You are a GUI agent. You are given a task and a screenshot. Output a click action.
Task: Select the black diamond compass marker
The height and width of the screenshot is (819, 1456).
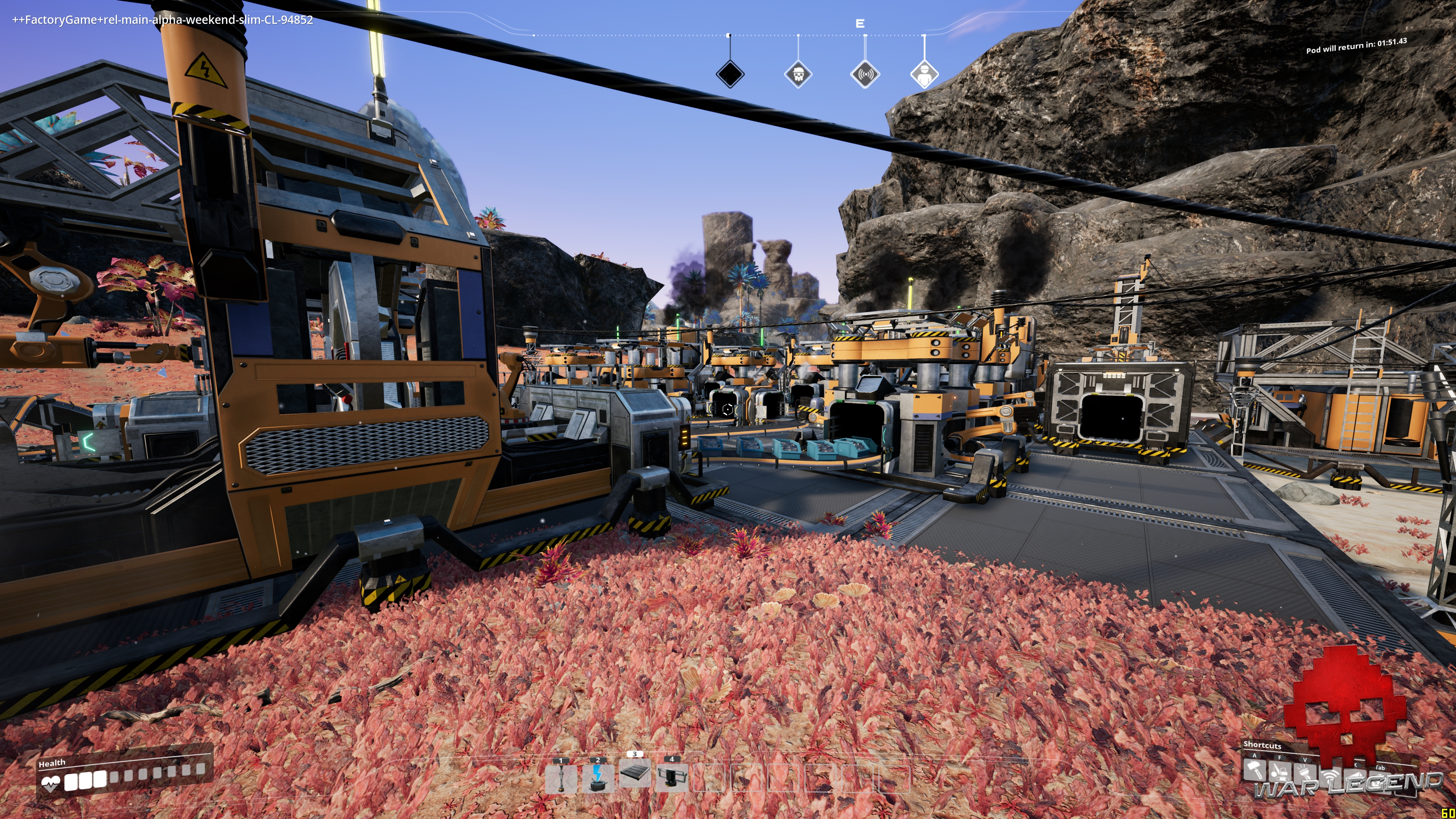(730, 74)
